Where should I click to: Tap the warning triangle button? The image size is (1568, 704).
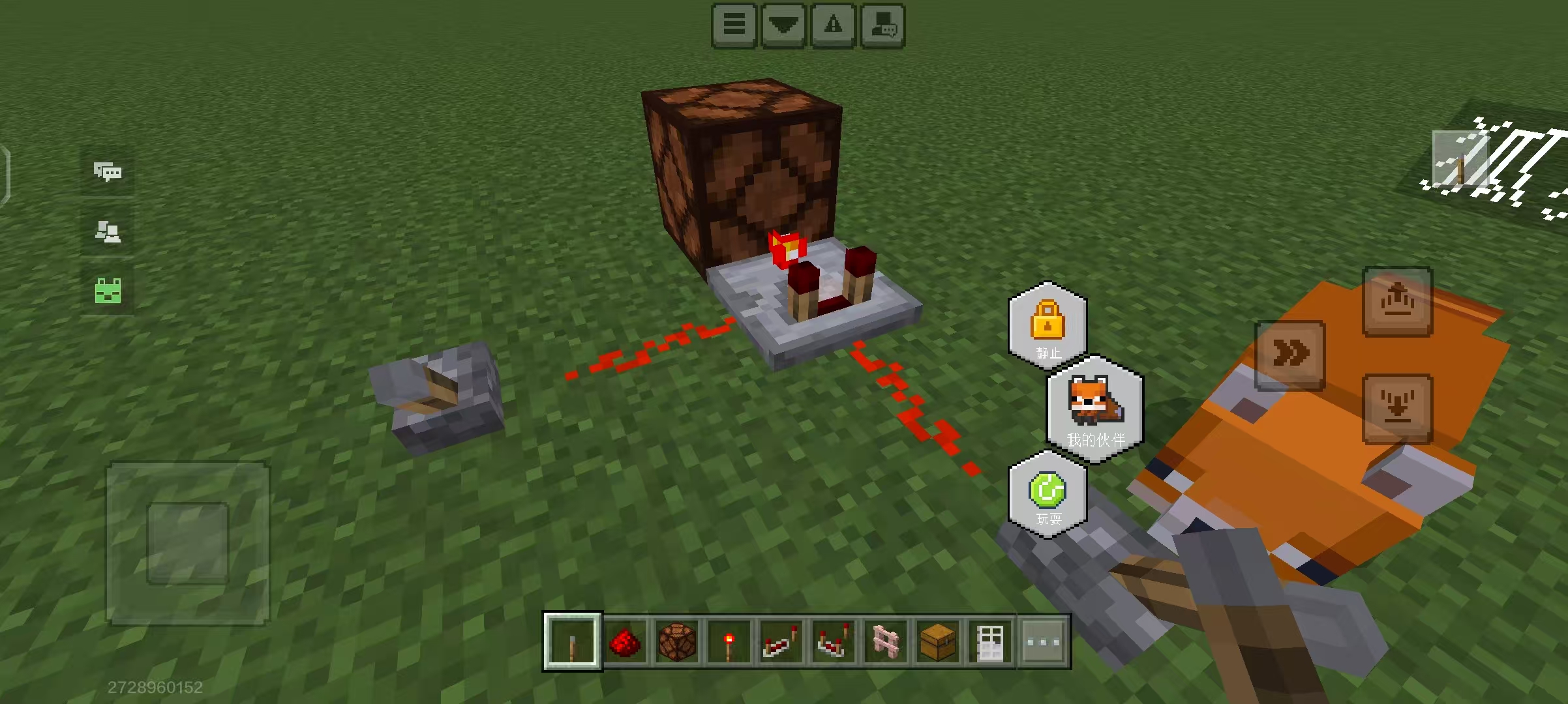point(833,25)
